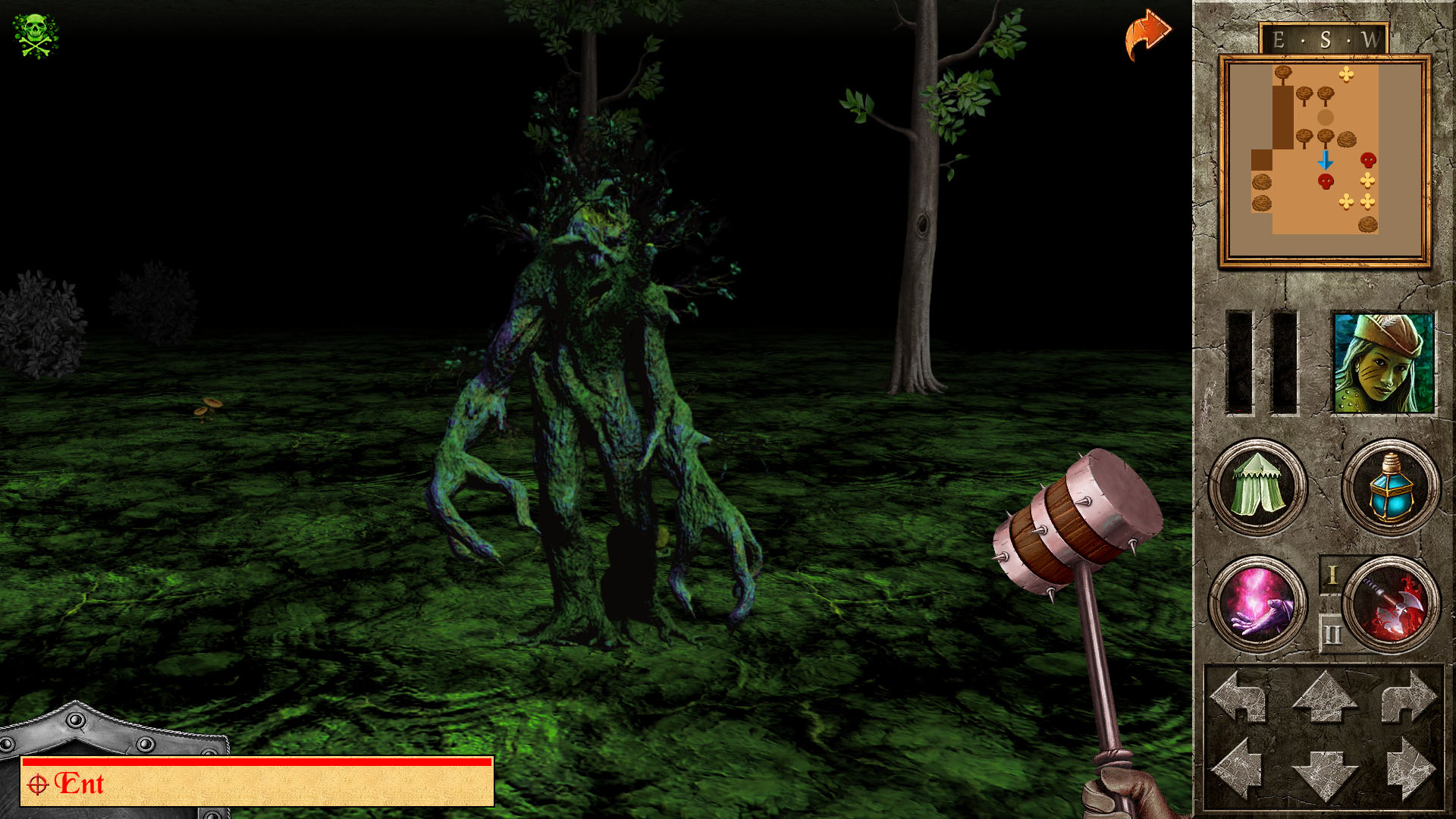Open the camp tent icon
Image resolution: width=1456 pixels, height=819 pixels.
point(1257,487)
